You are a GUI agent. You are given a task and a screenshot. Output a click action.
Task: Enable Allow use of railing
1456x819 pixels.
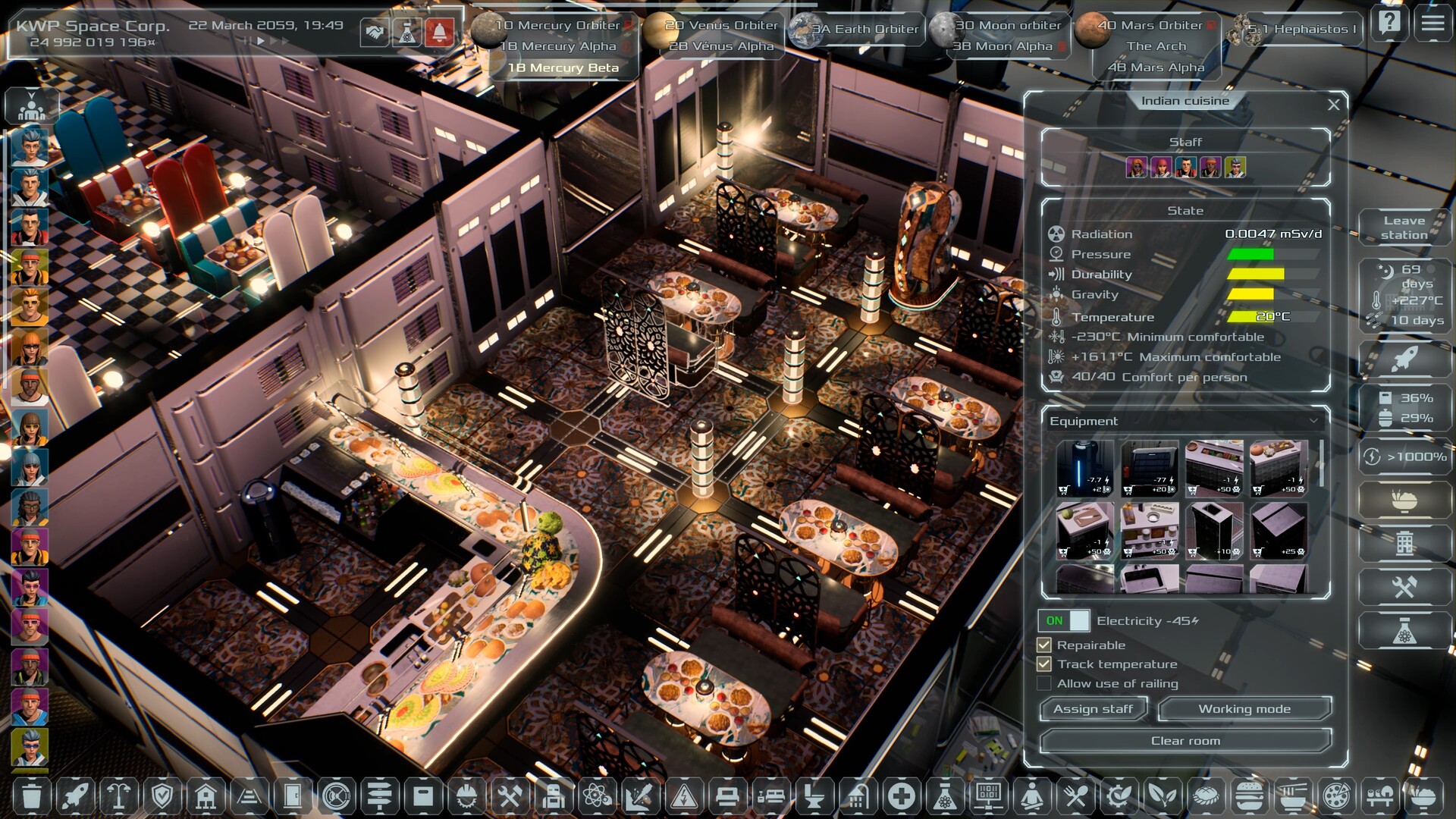[x=1044, y=684]
